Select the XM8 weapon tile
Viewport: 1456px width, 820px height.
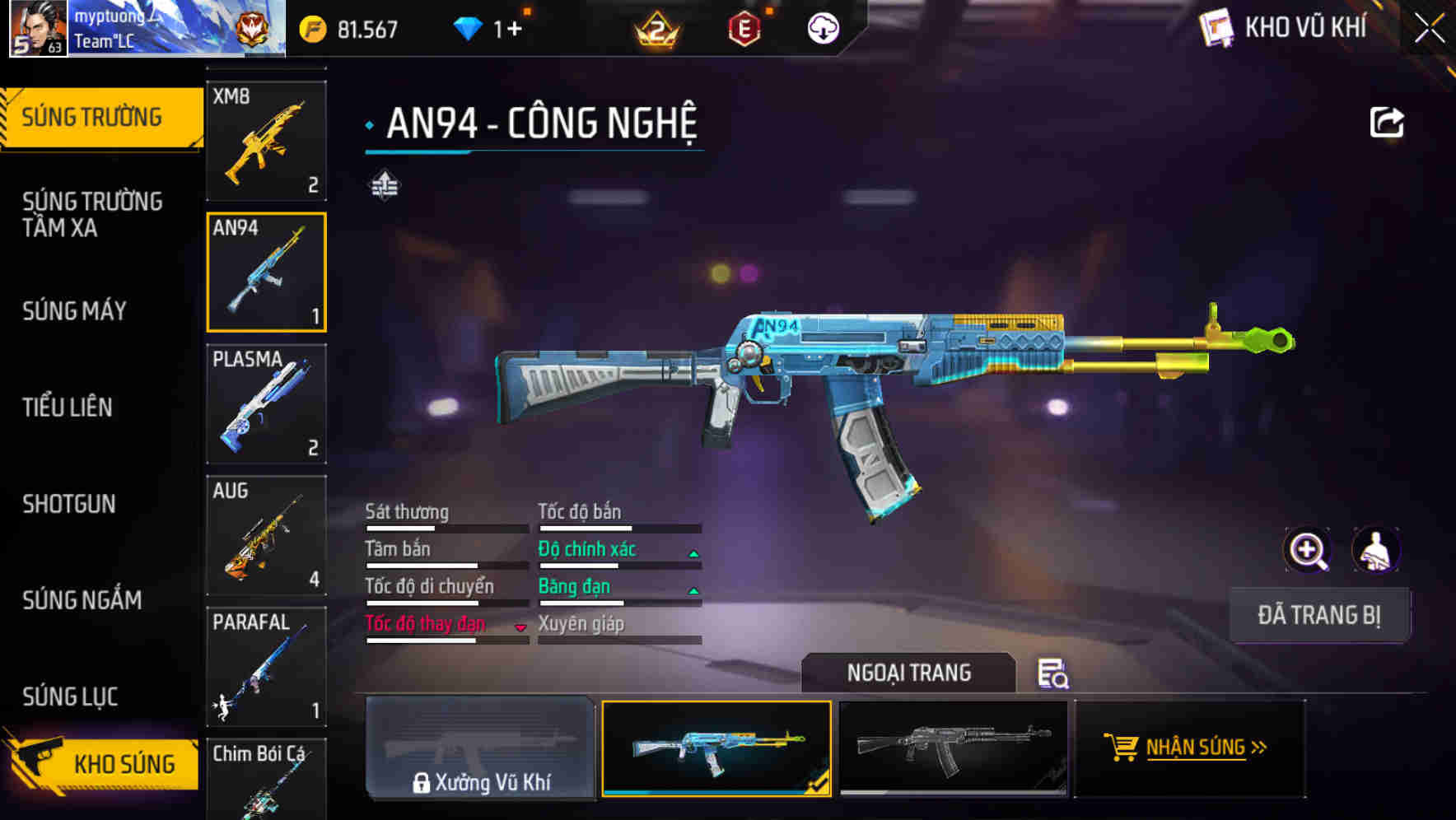point(266,141)
